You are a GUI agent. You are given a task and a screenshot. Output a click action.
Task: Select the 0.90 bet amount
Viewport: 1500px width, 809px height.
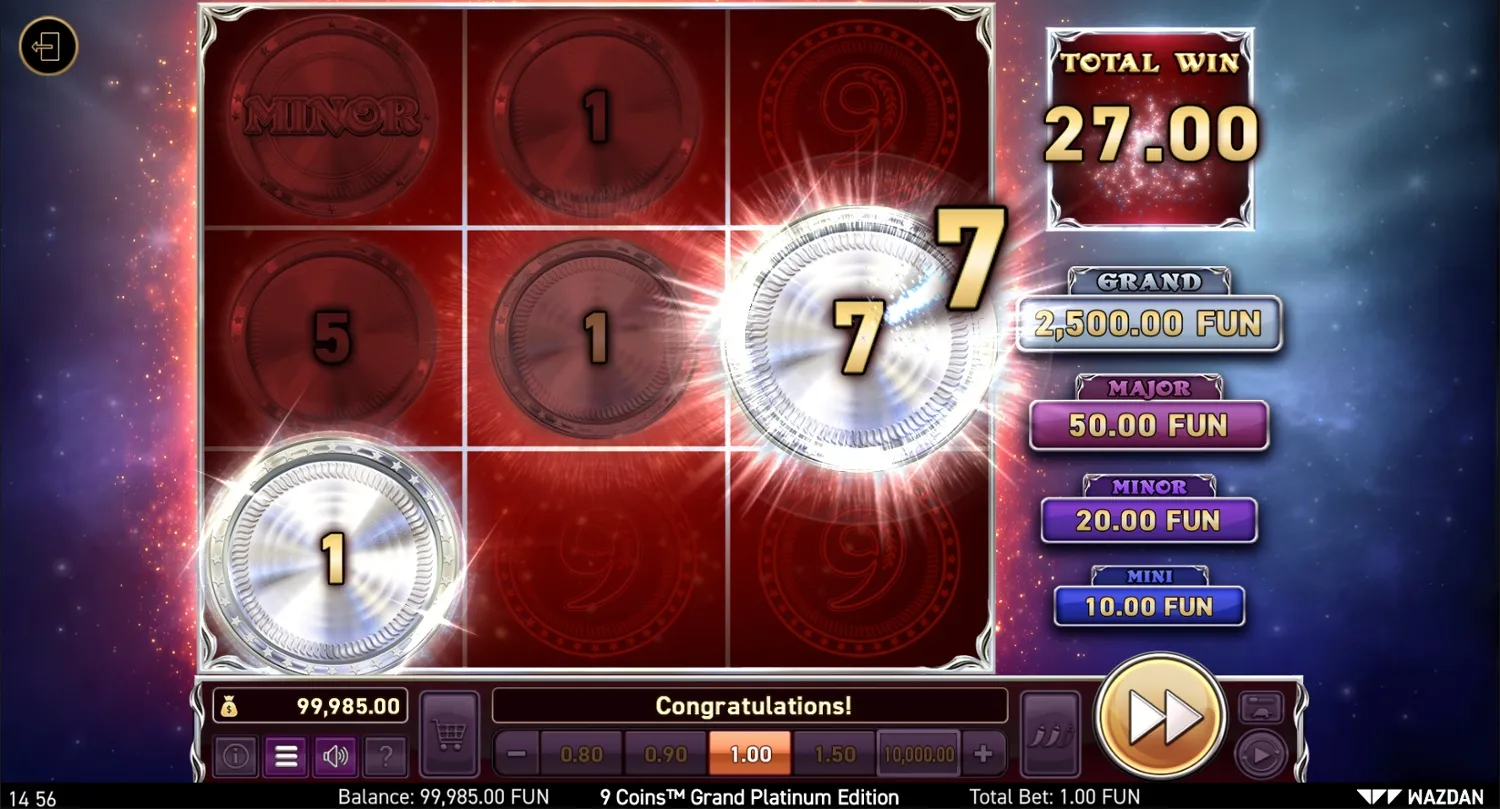tap(666, 754)
